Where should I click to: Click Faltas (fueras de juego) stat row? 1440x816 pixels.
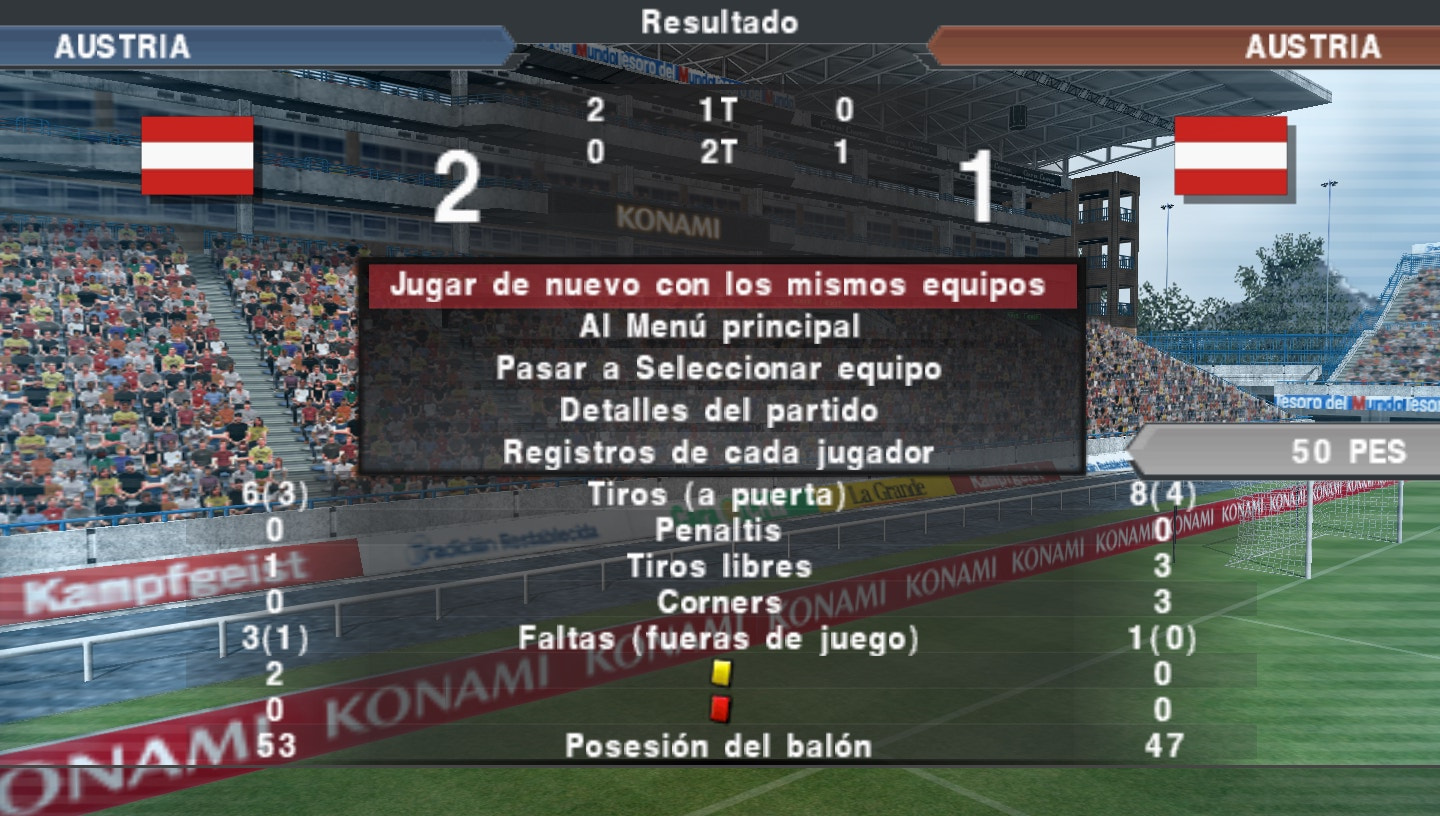pyautogui.click(x=719, y=637)
